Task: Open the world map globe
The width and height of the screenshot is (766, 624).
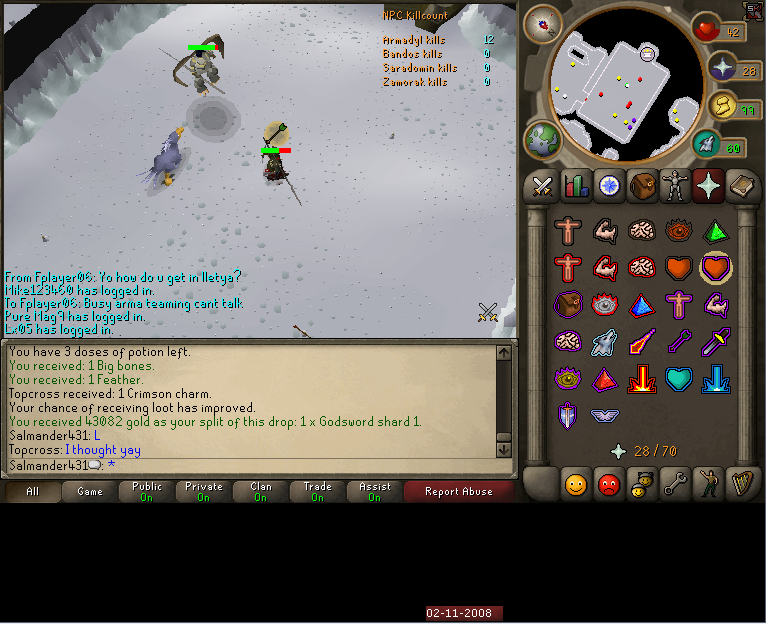Action: [542, 139]
